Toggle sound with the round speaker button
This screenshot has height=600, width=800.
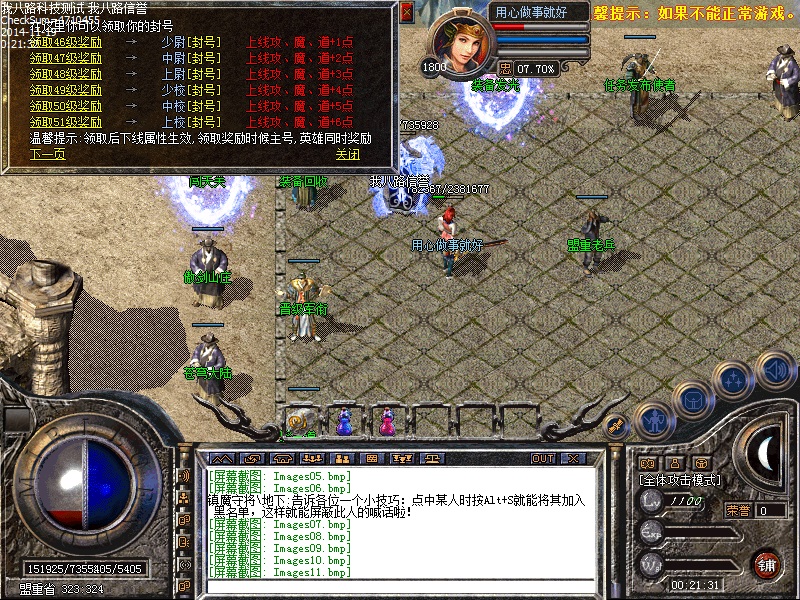773,369
